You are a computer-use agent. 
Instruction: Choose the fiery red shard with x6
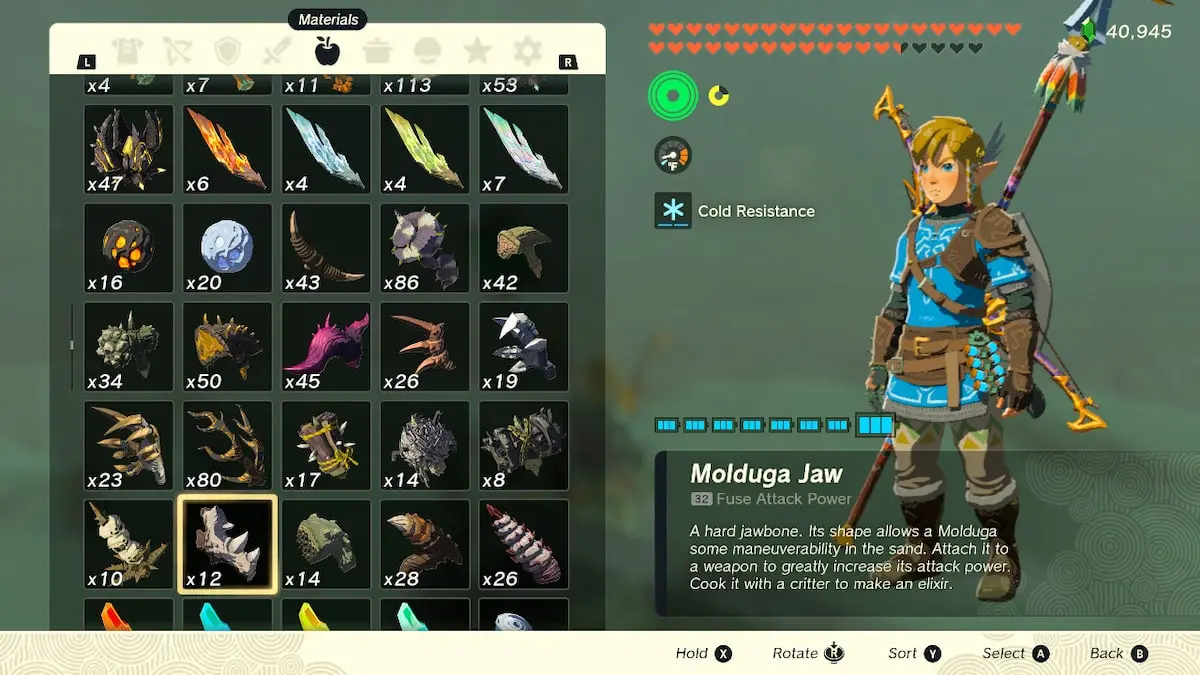[227, 149]
